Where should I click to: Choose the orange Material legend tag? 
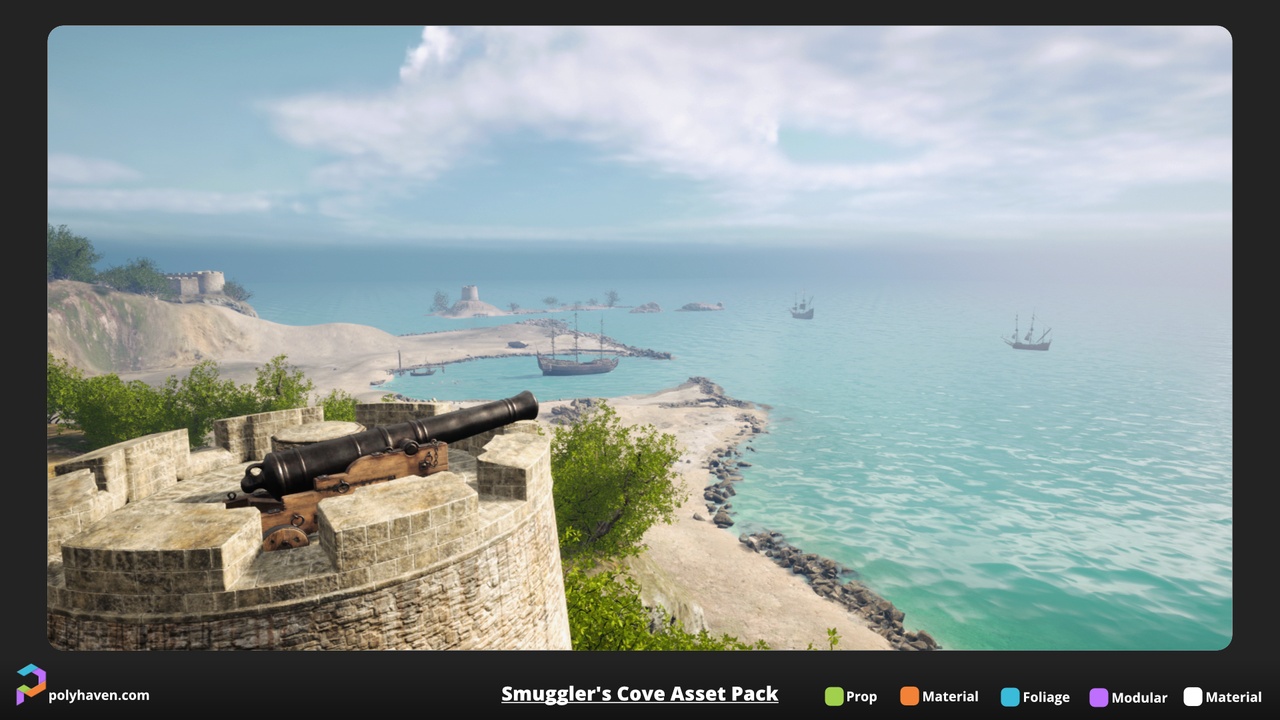point(938,697)
